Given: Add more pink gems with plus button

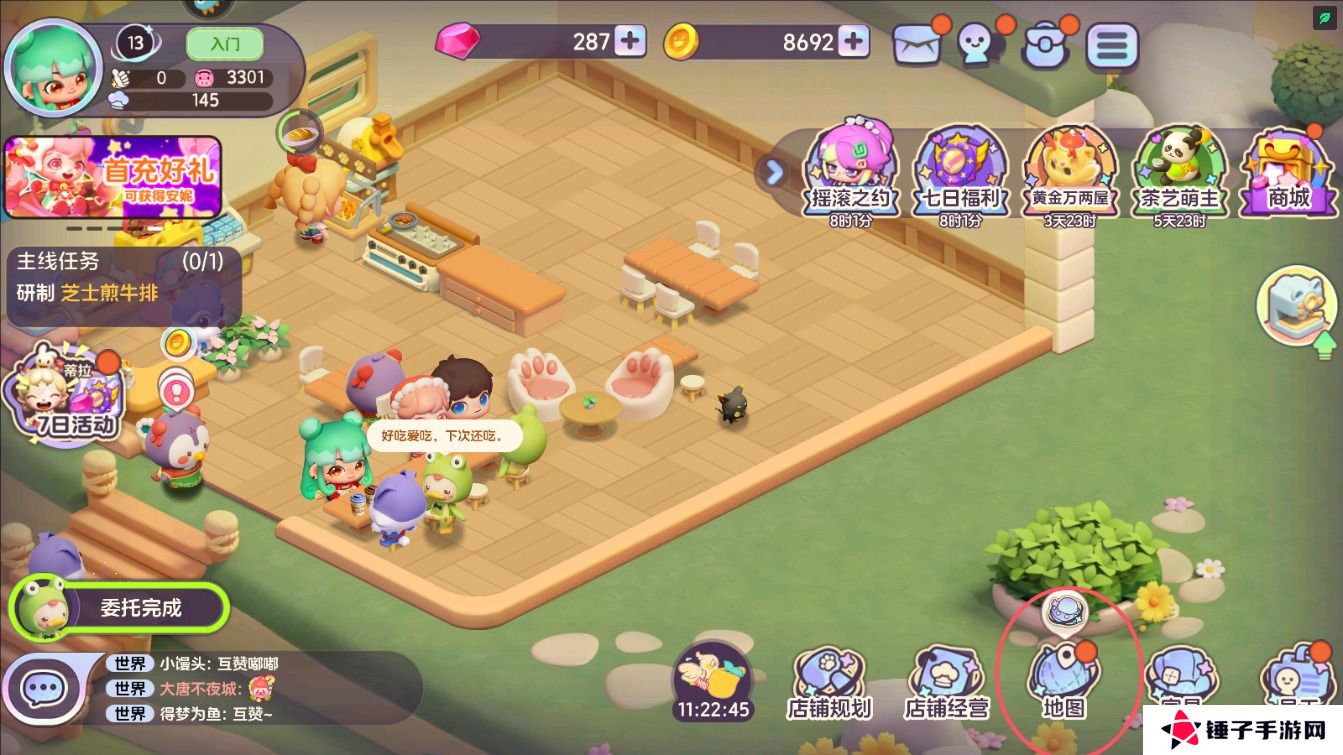Looking at the screenshot, I should coord(629,41).
